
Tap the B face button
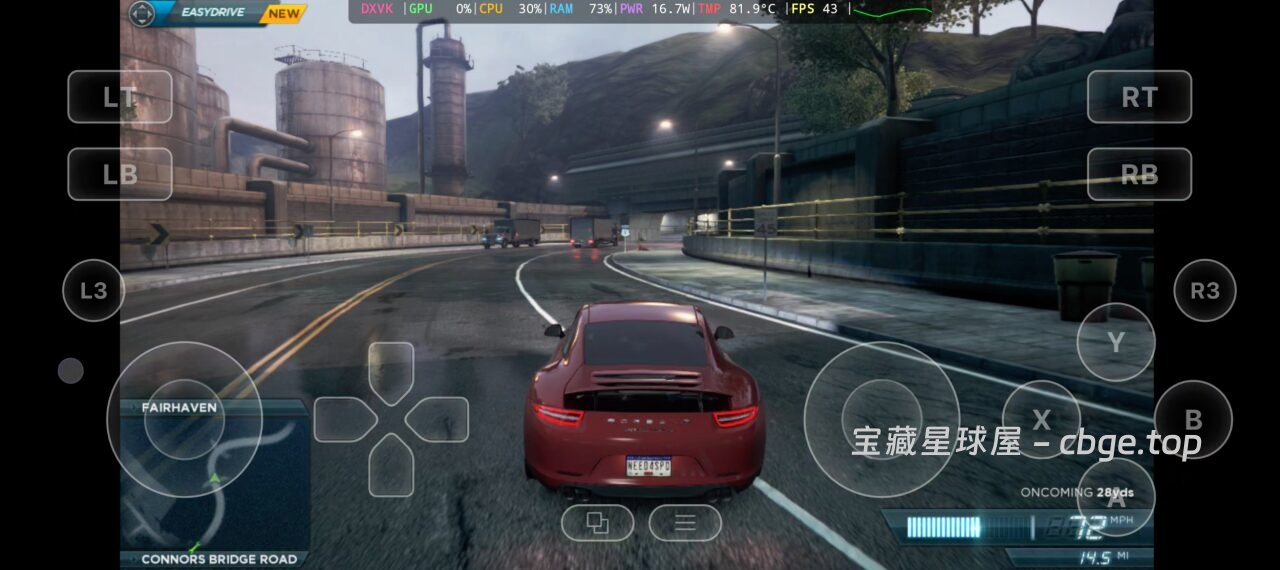tap(1192, 419)
